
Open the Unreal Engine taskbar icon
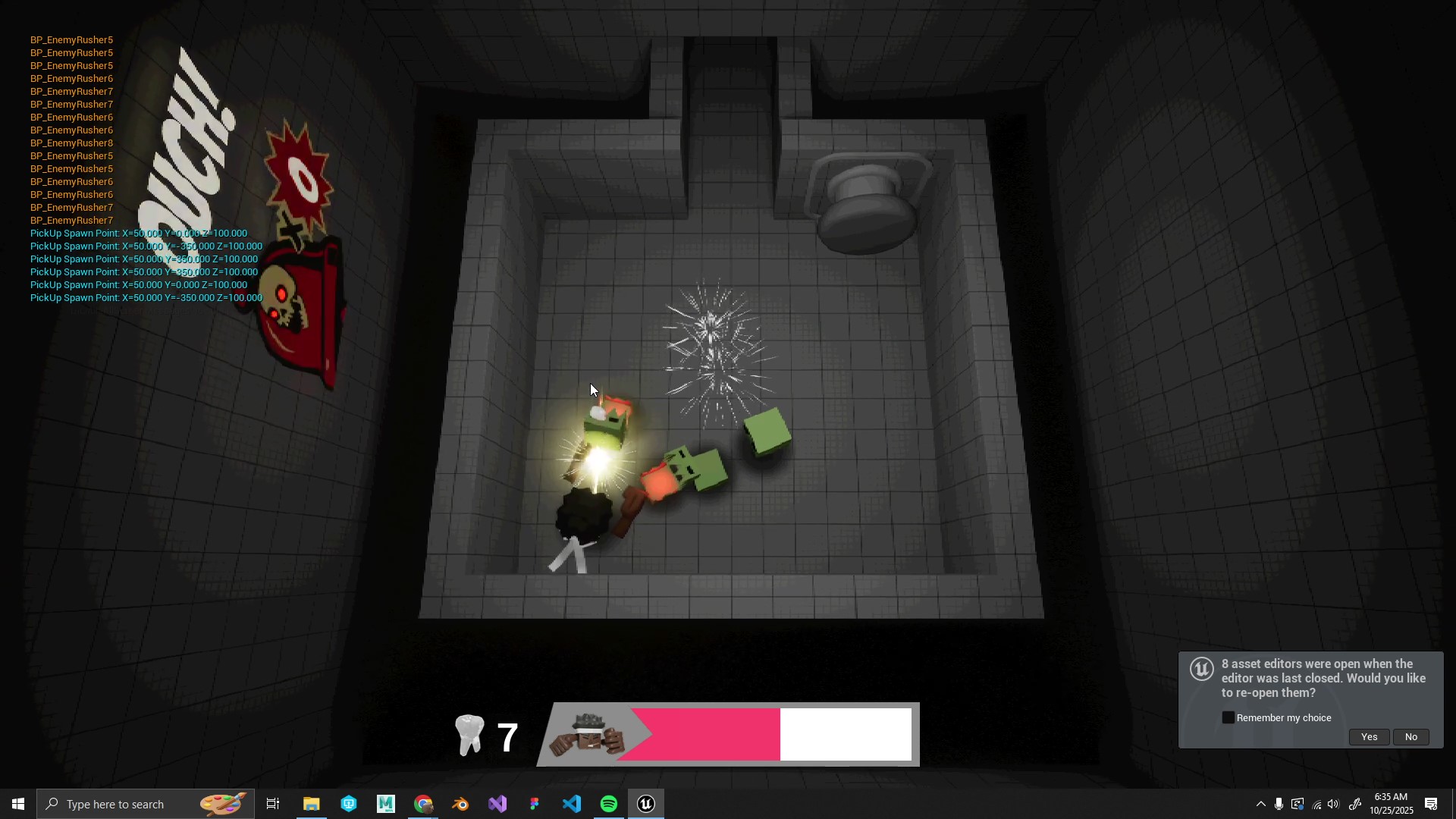pyautogui.click(x=646, y=803)
